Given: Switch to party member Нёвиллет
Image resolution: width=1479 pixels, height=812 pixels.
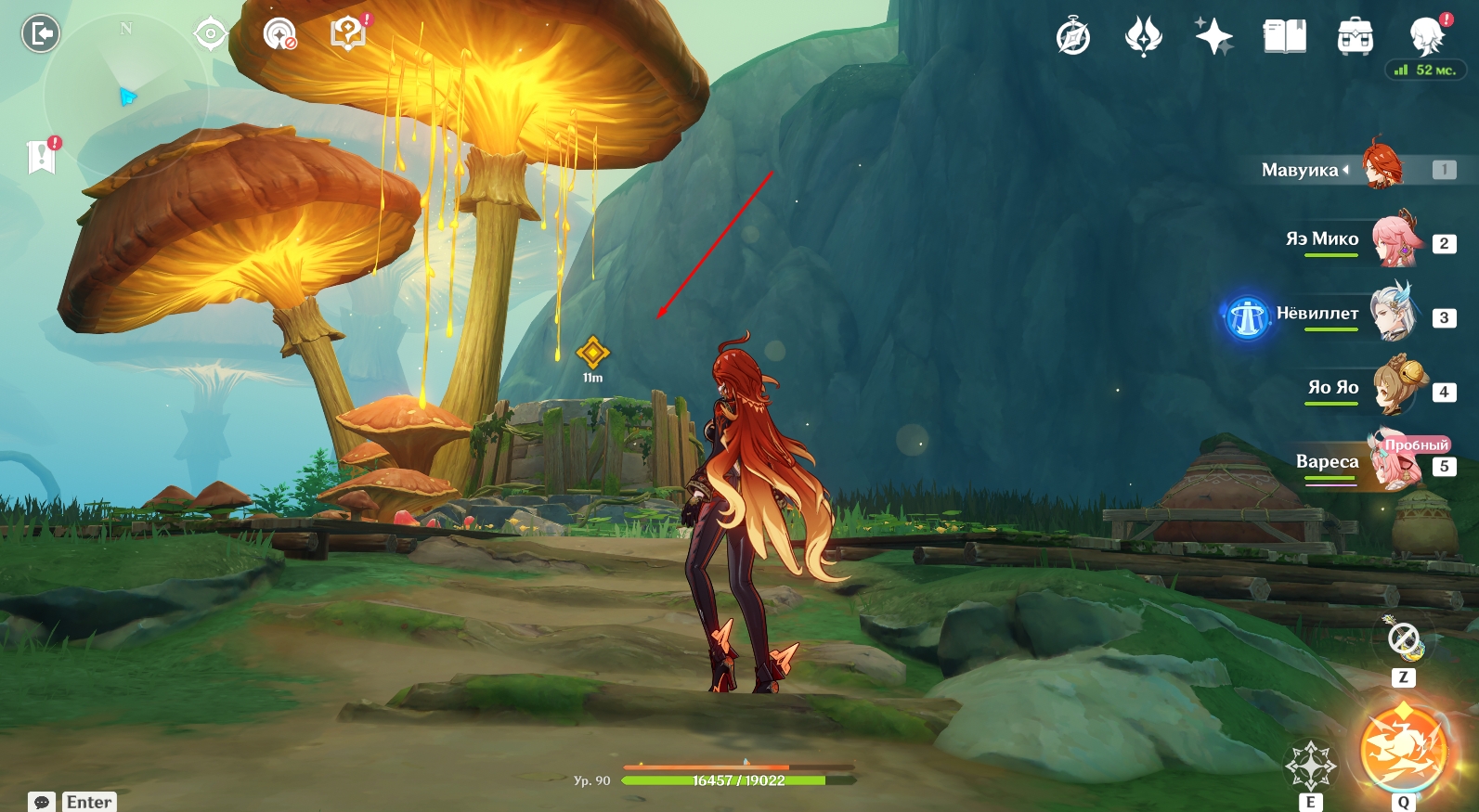Looking at the screenshot, I should point(1394,315).
